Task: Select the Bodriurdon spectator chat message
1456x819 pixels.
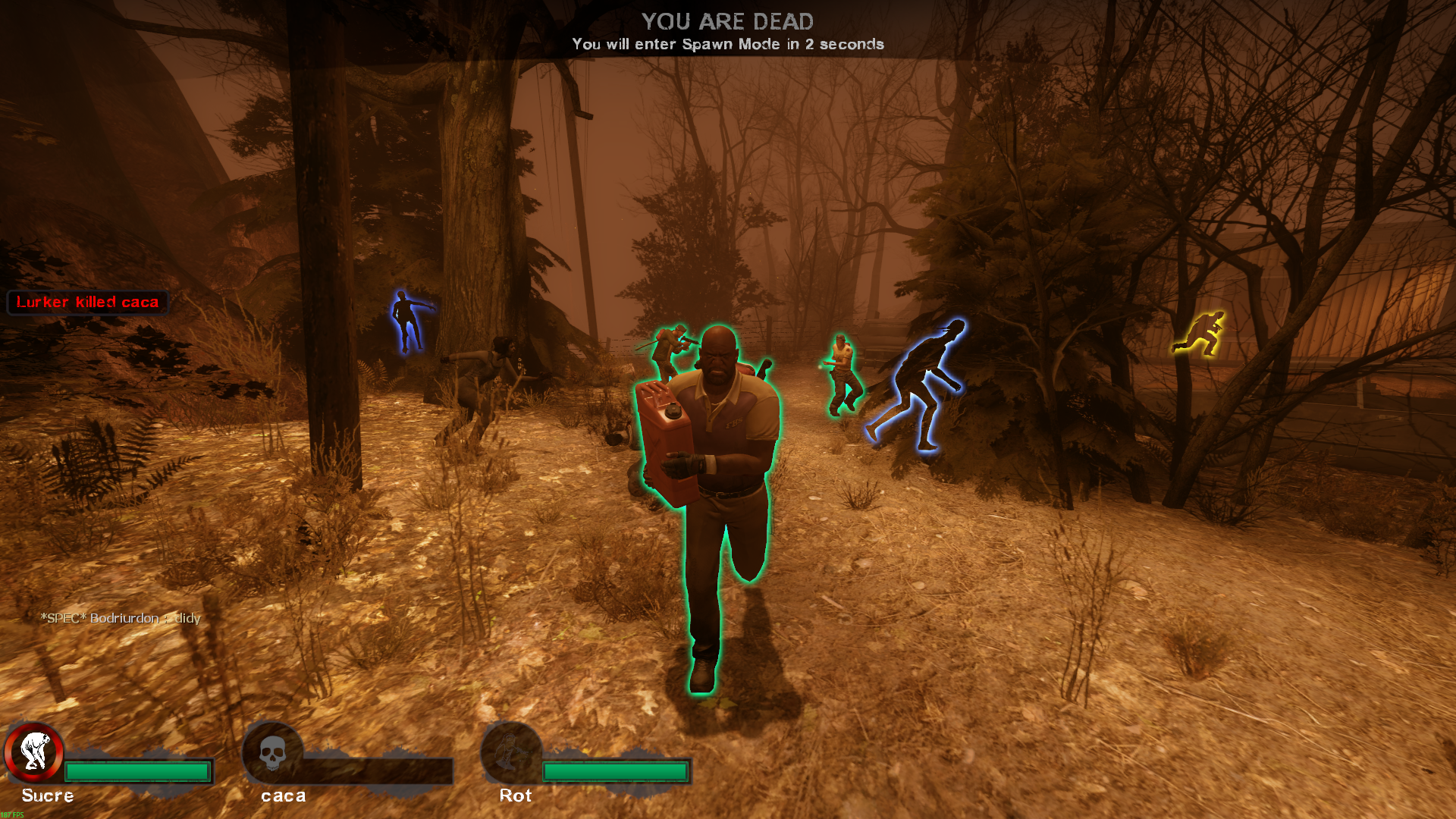Action: [121, 618]
